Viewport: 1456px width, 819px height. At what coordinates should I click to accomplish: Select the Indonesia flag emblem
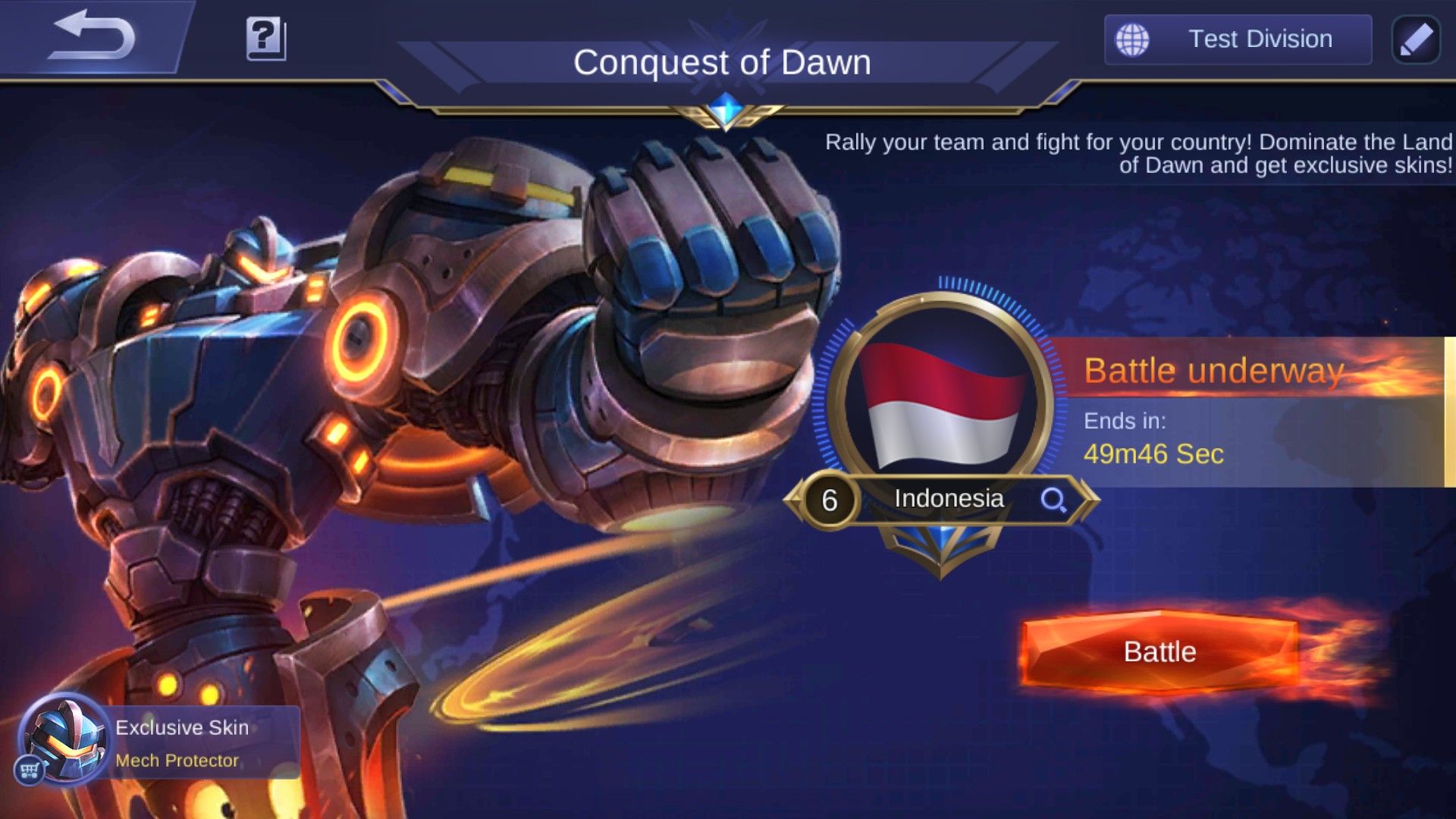click(x=940, y=402)
